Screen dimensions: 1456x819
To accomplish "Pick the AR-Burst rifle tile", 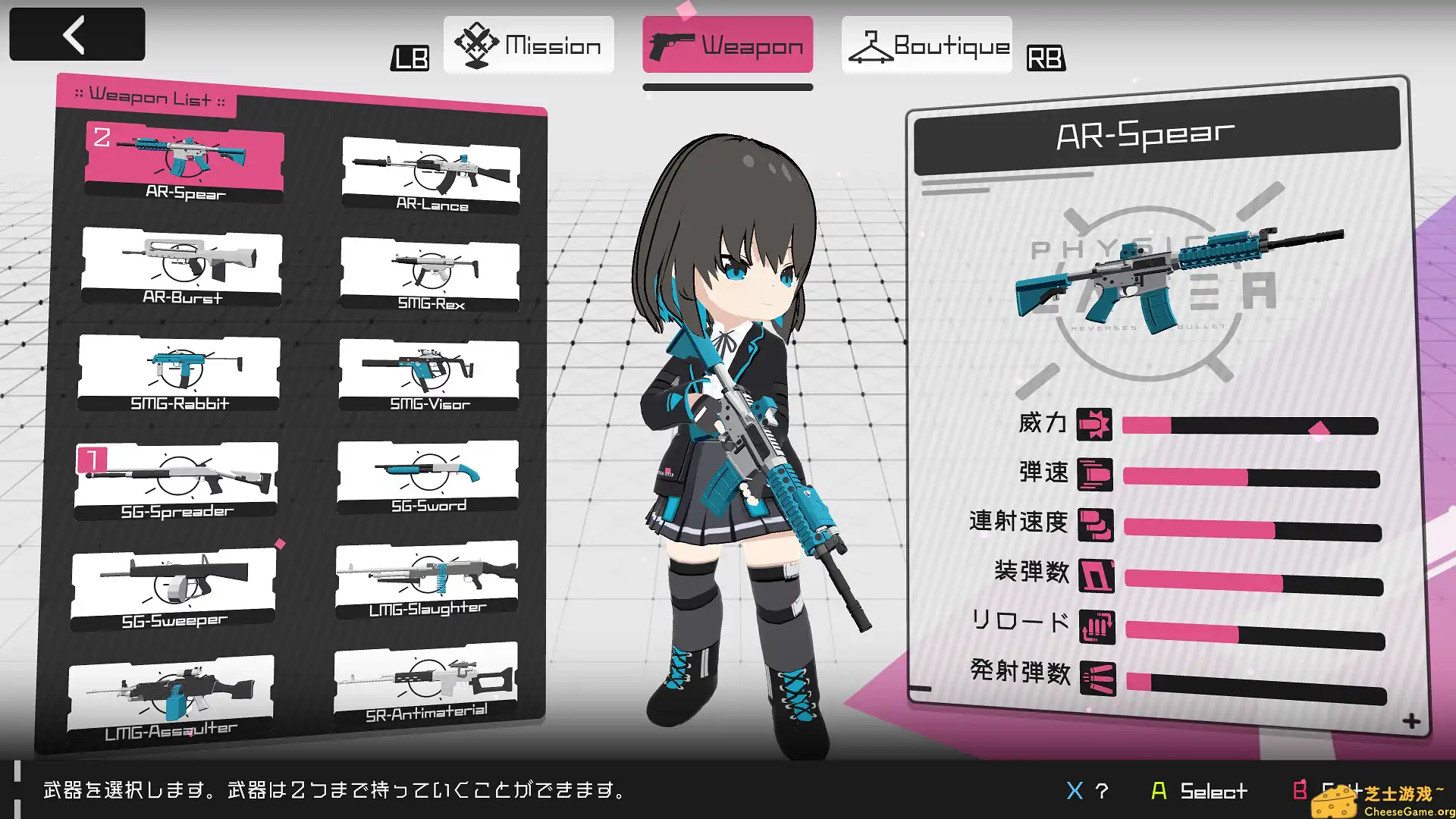I will tap(182, 267).
